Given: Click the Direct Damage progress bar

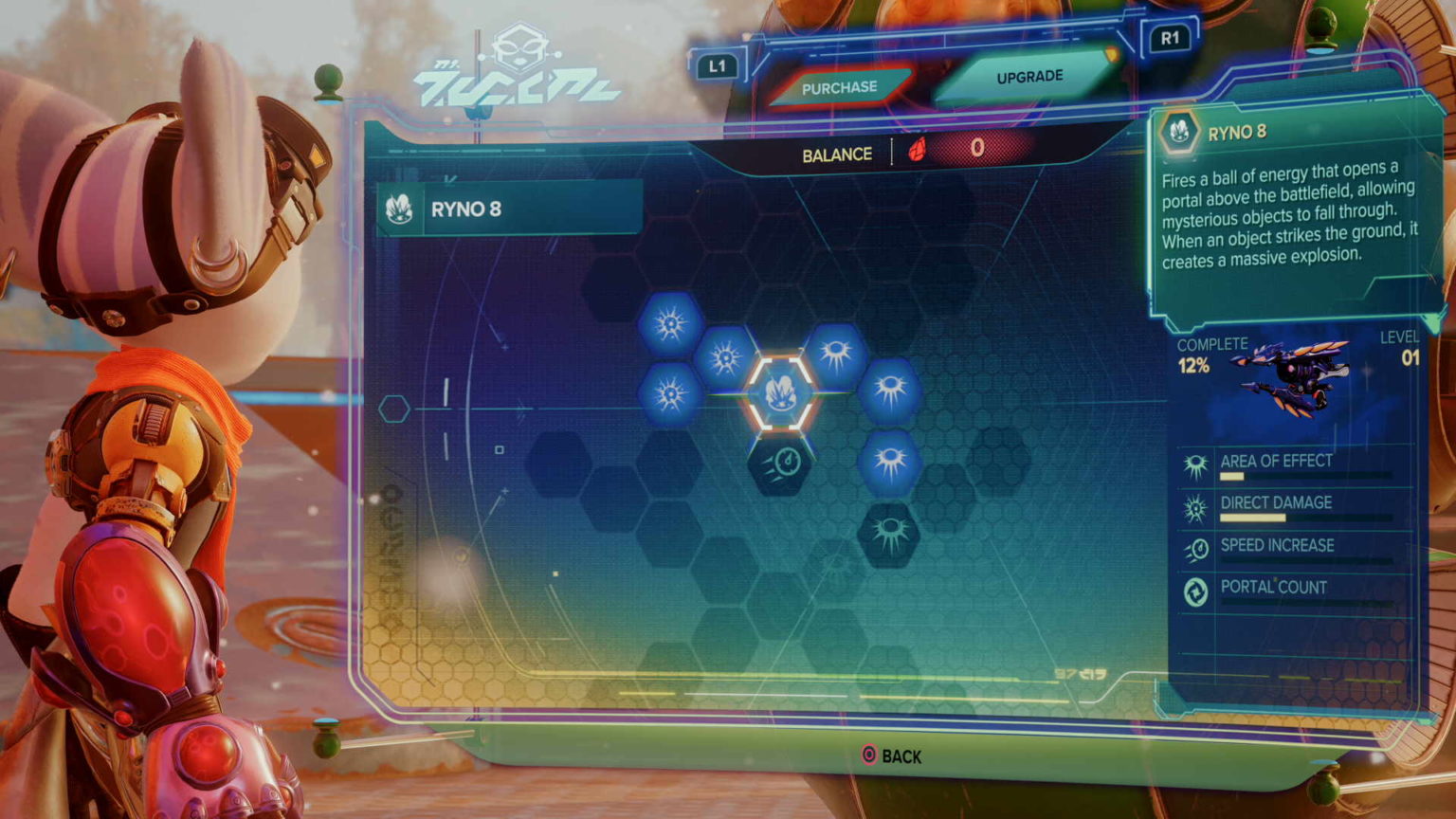Looking at the screenshot, I should (1270, 517).
